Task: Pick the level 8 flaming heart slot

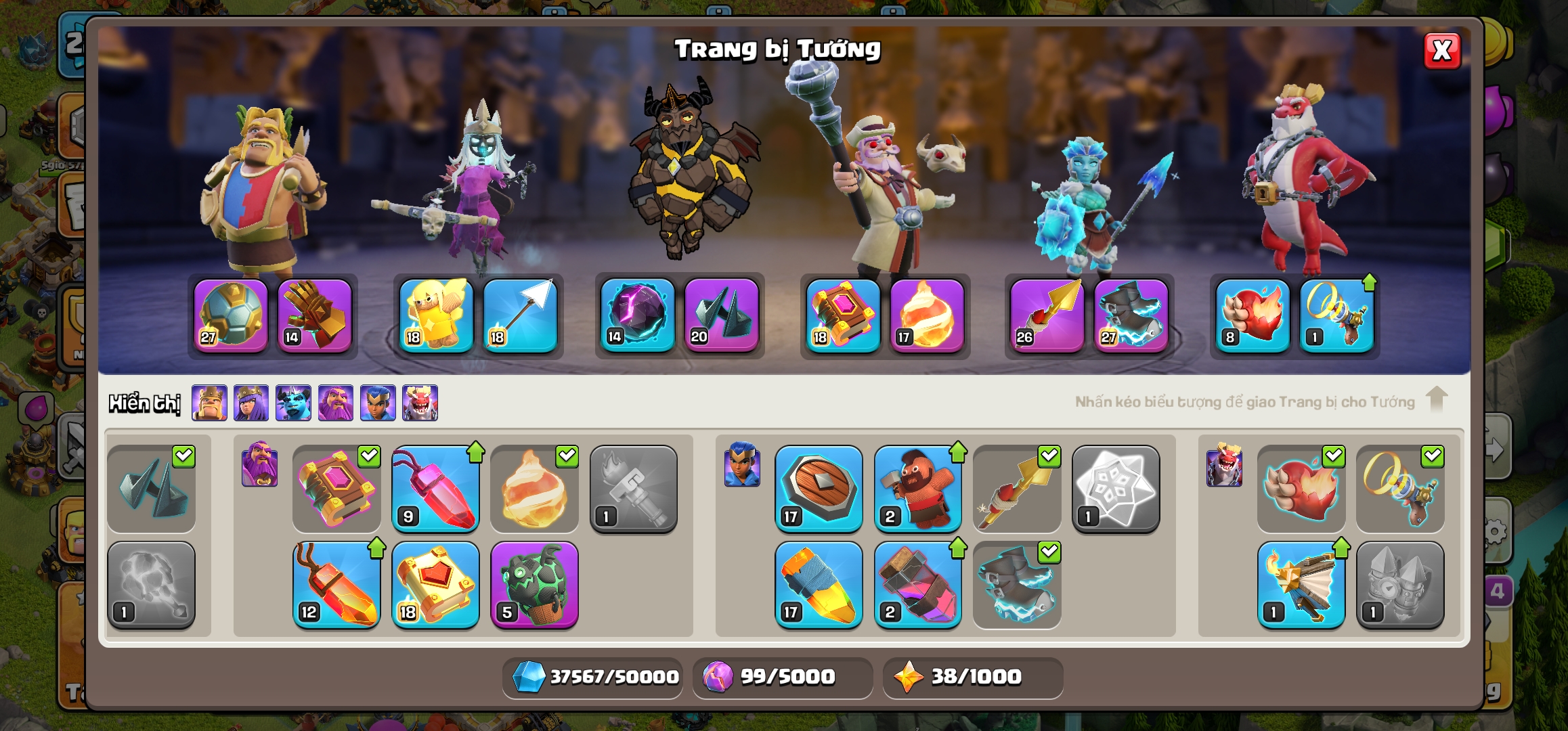Action: tap(1253, 315)
